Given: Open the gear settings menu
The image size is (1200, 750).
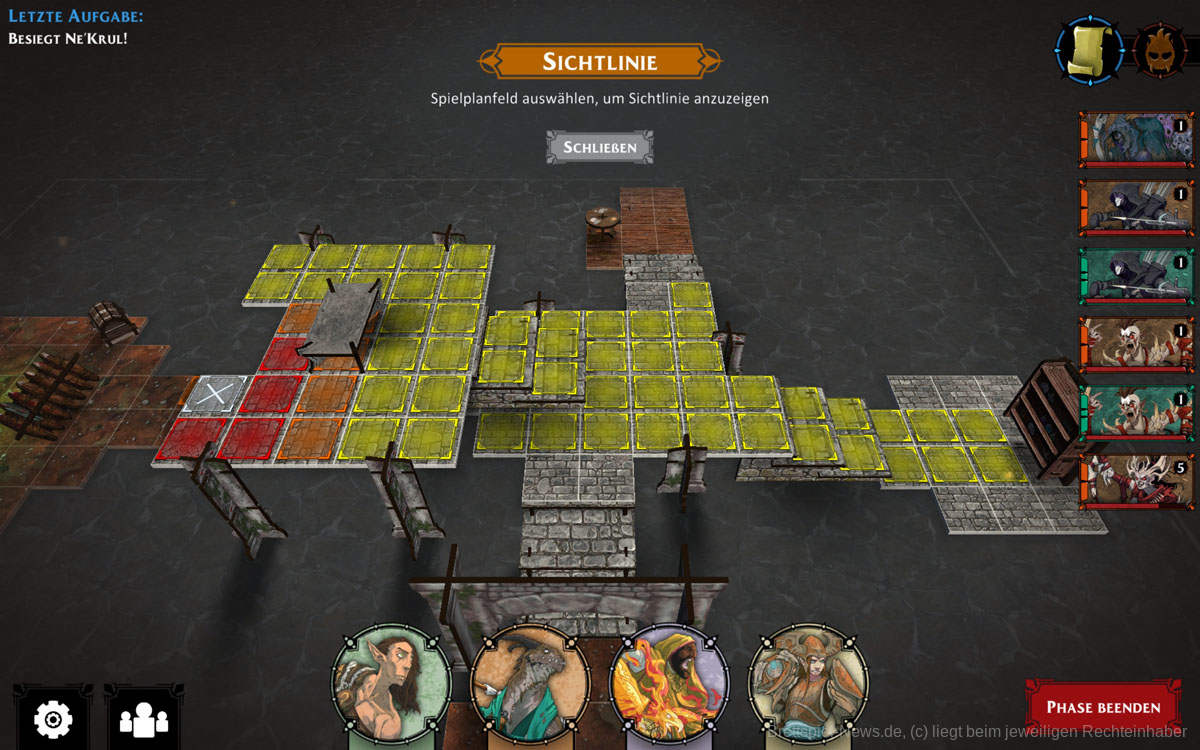Looking at the screenshot, I should tap(52, 718).
